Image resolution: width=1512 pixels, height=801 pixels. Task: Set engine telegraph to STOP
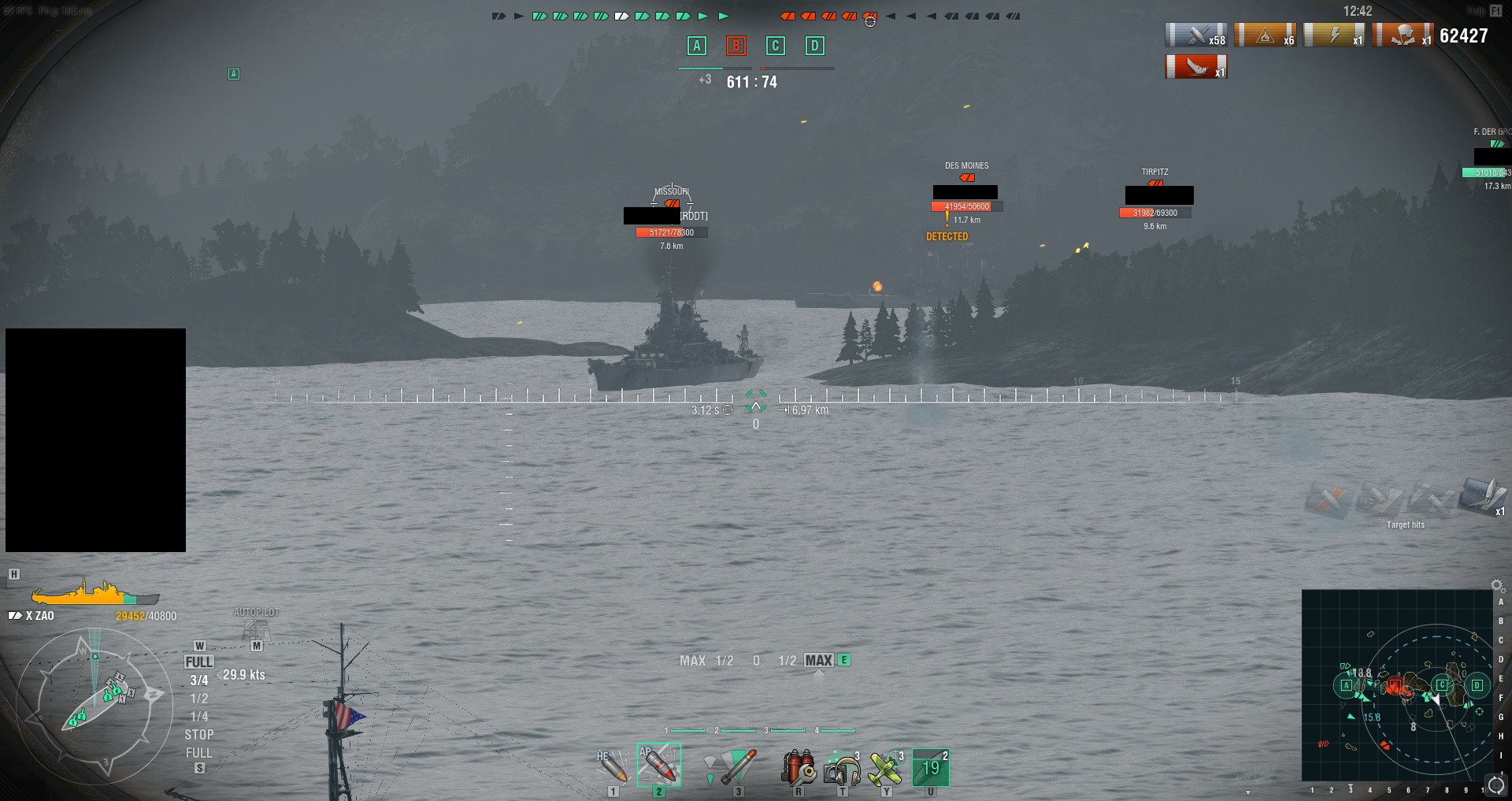click(198, 735)
